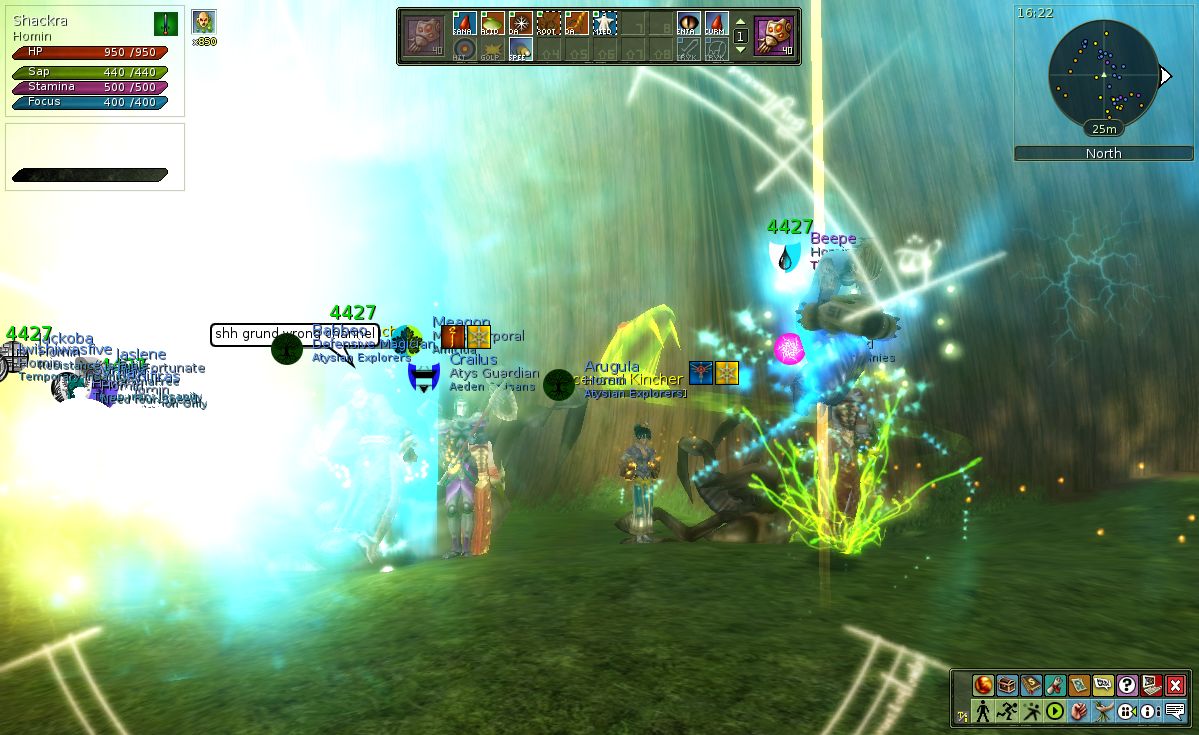Open the help question mark window
This screenshot has height=735, width=1199.
tap(1127, 685)
